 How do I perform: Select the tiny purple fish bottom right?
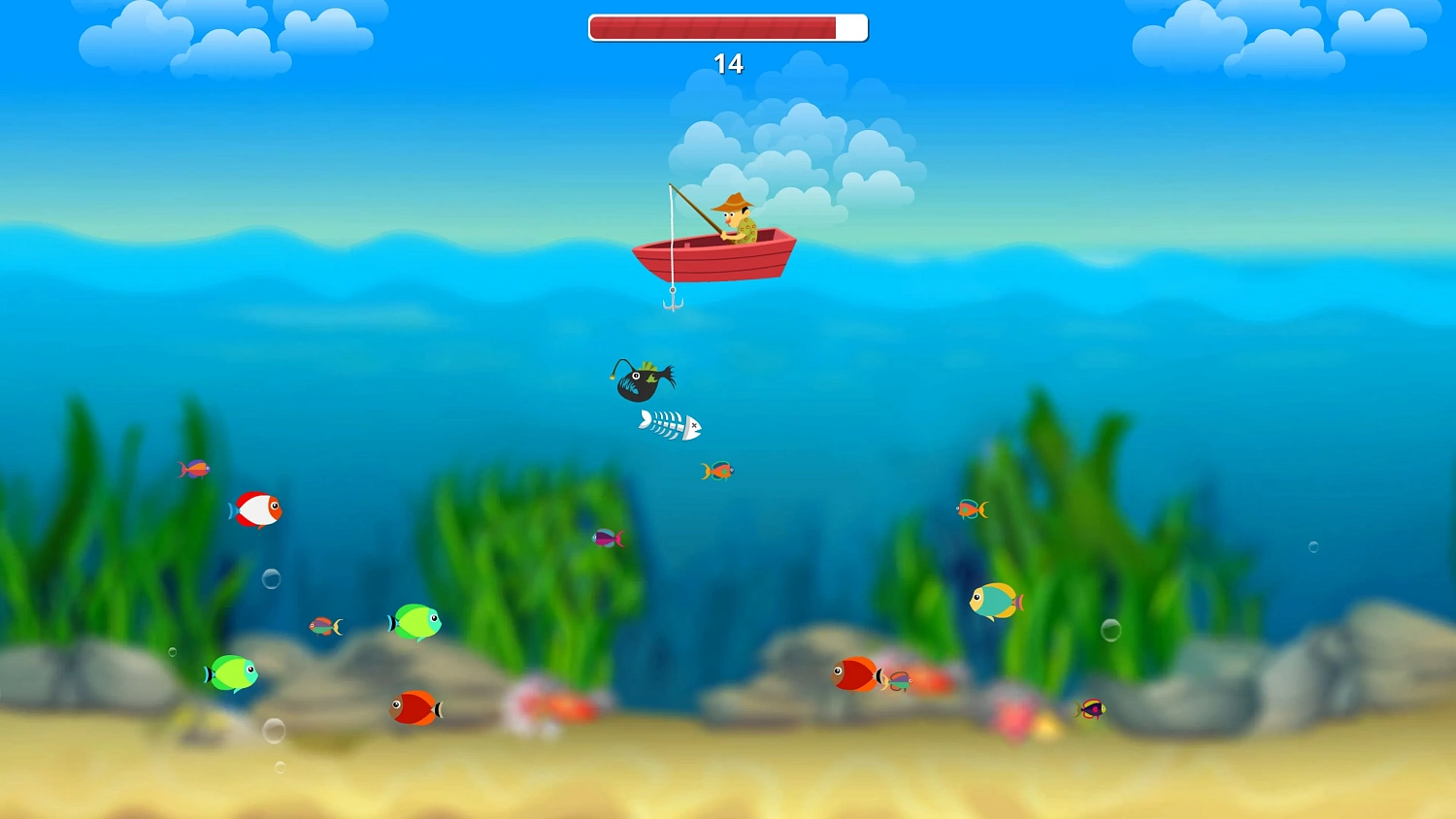[1091, 709]
